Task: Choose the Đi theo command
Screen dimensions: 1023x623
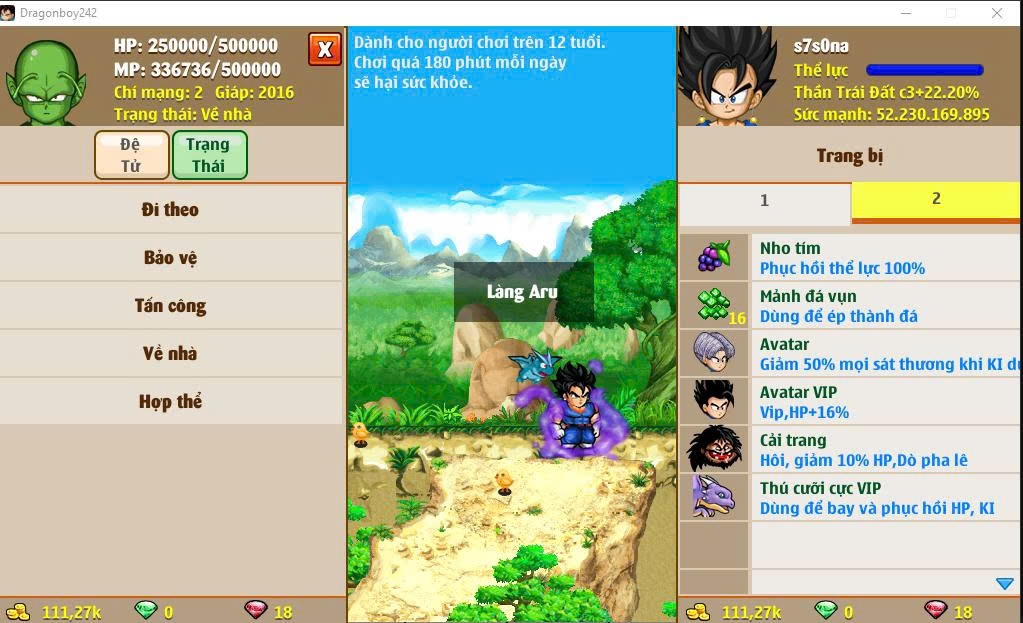Action: click(171, 210)
